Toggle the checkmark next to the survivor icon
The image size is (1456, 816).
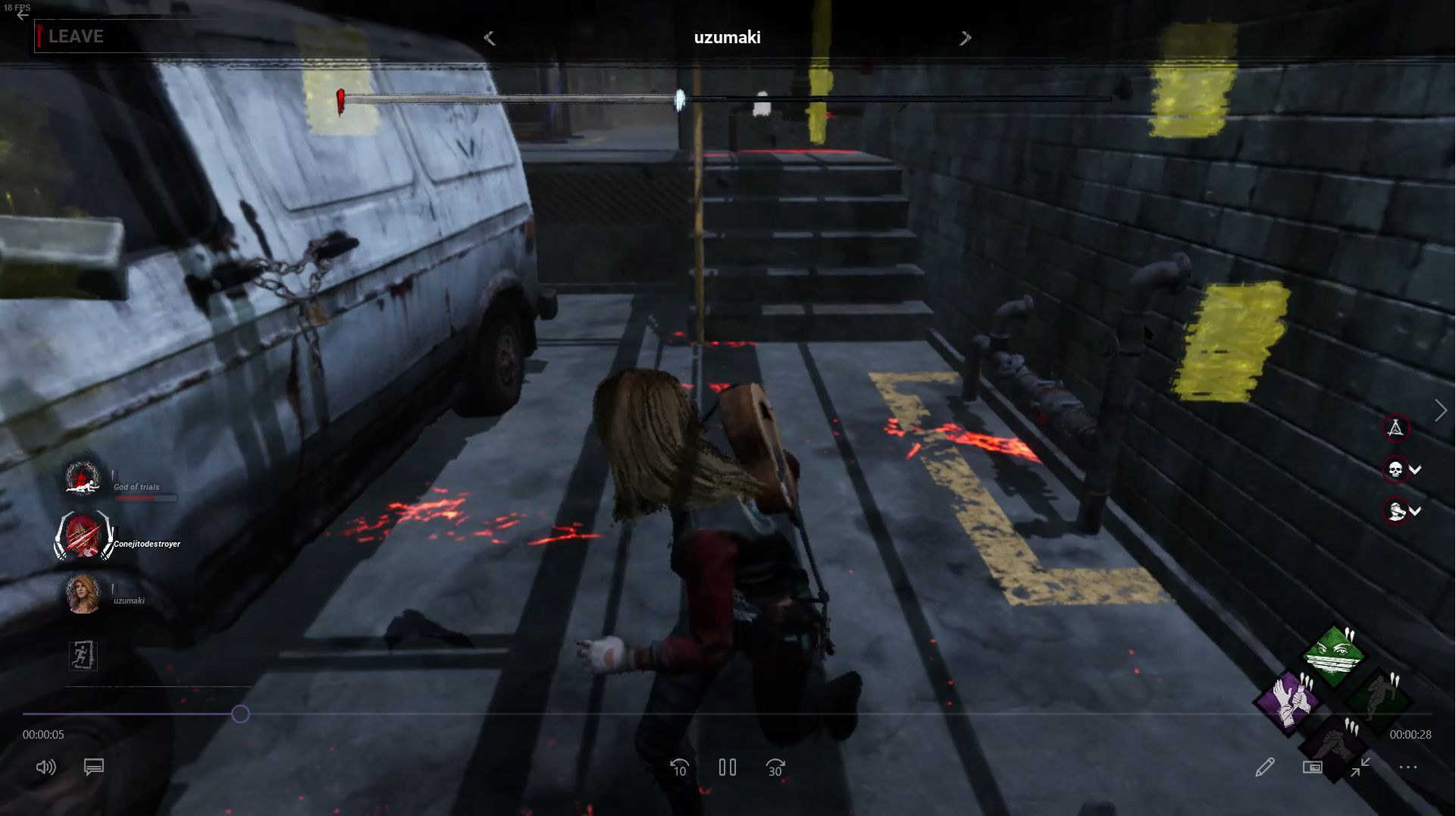(x=1417, y=512)
